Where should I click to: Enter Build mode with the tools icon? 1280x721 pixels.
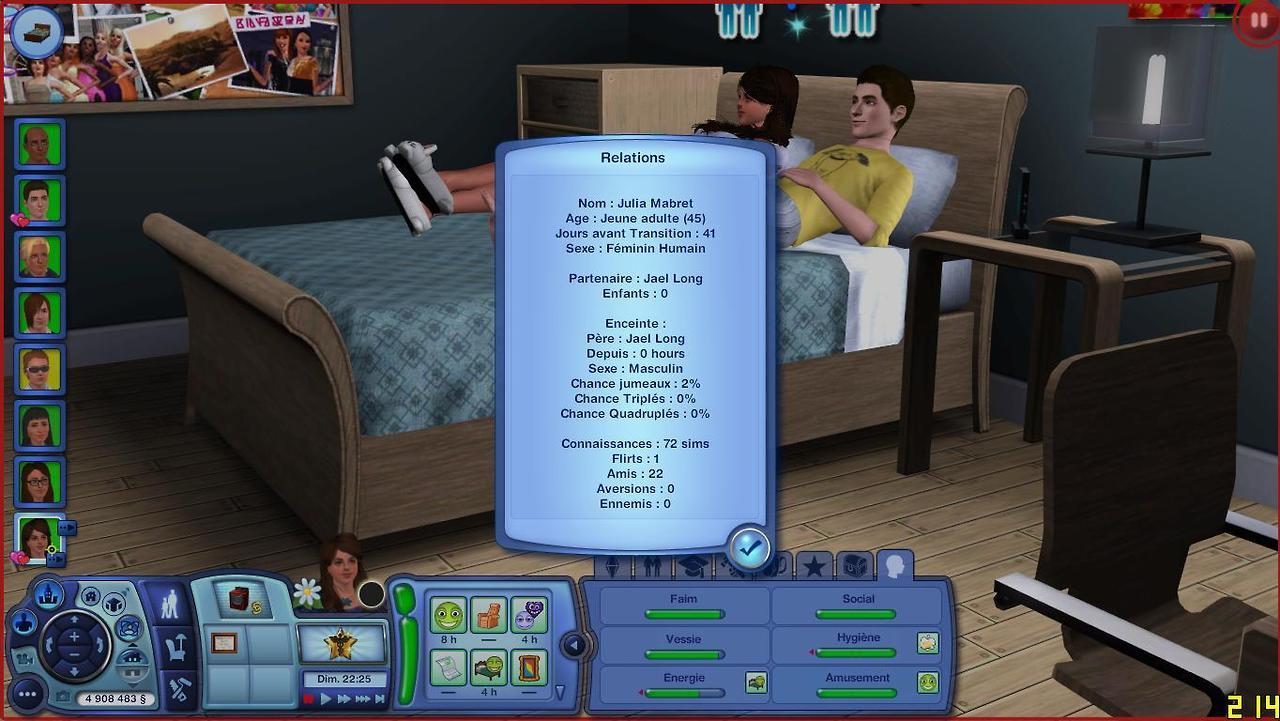pyautogui.click(x=178, y=689)
